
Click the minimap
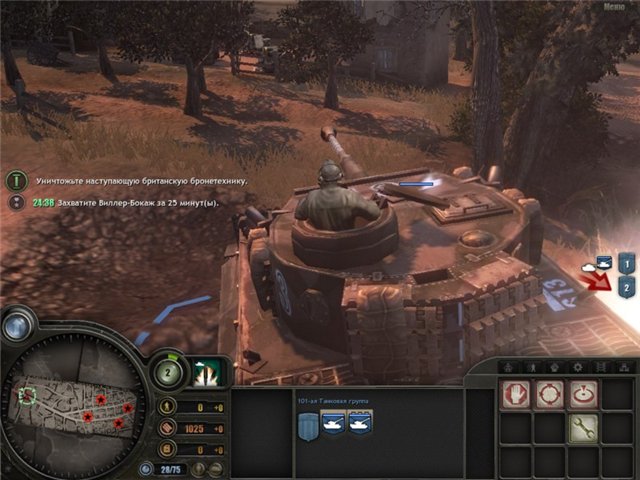[77, 402]
